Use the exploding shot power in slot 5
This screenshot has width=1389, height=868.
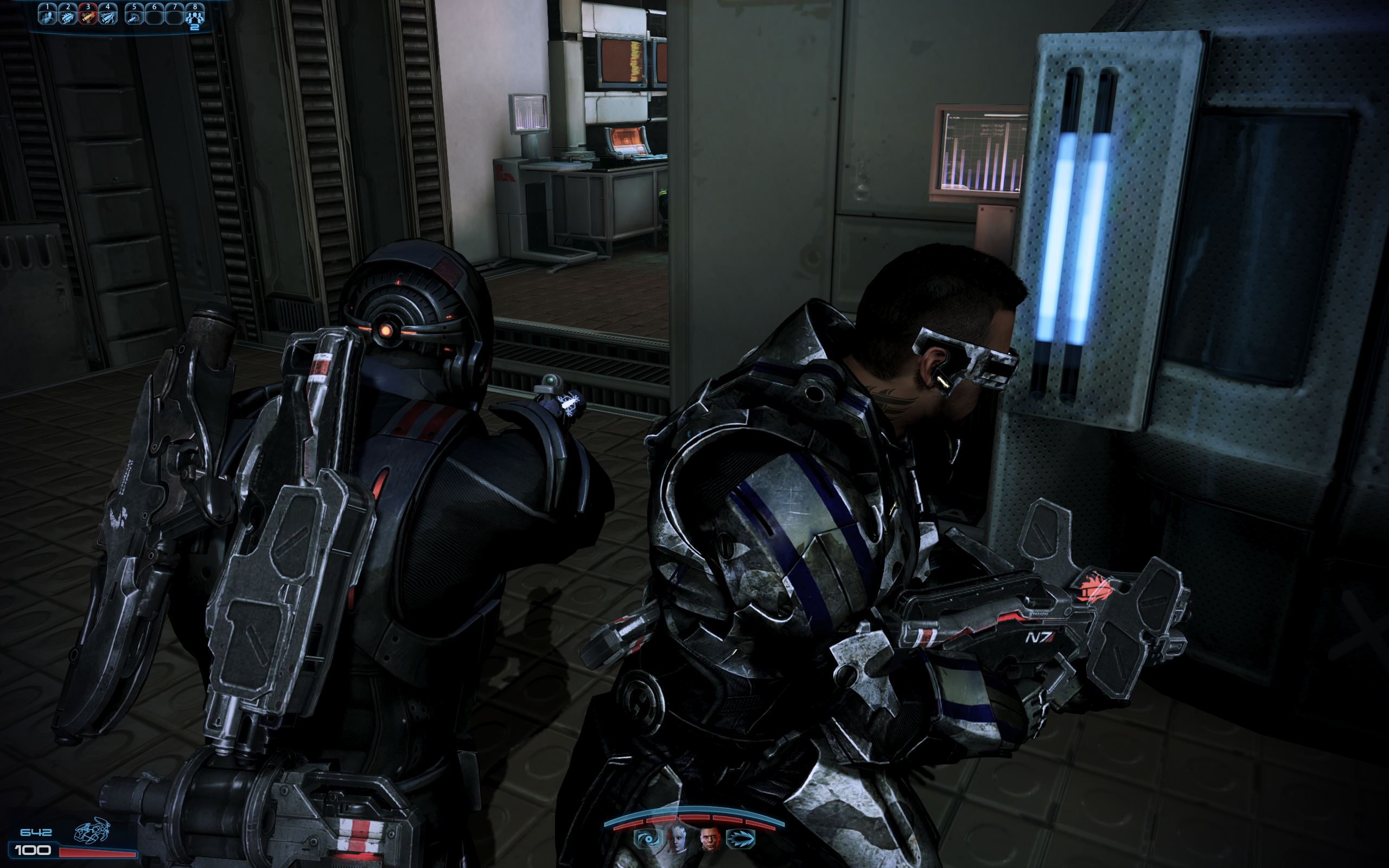135,16
